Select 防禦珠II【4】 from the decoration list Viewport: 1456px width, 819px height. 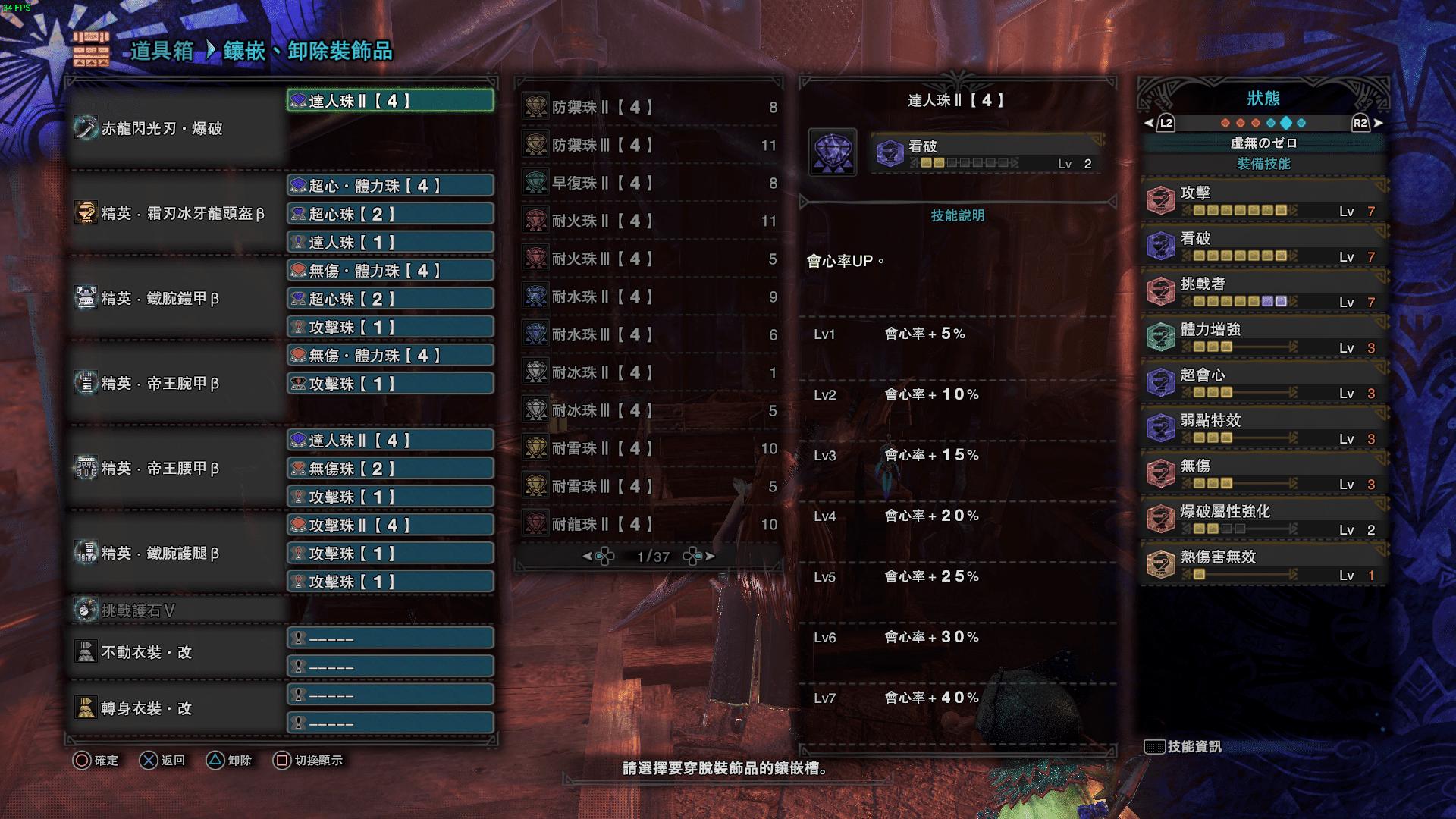(x=649, y=107)
